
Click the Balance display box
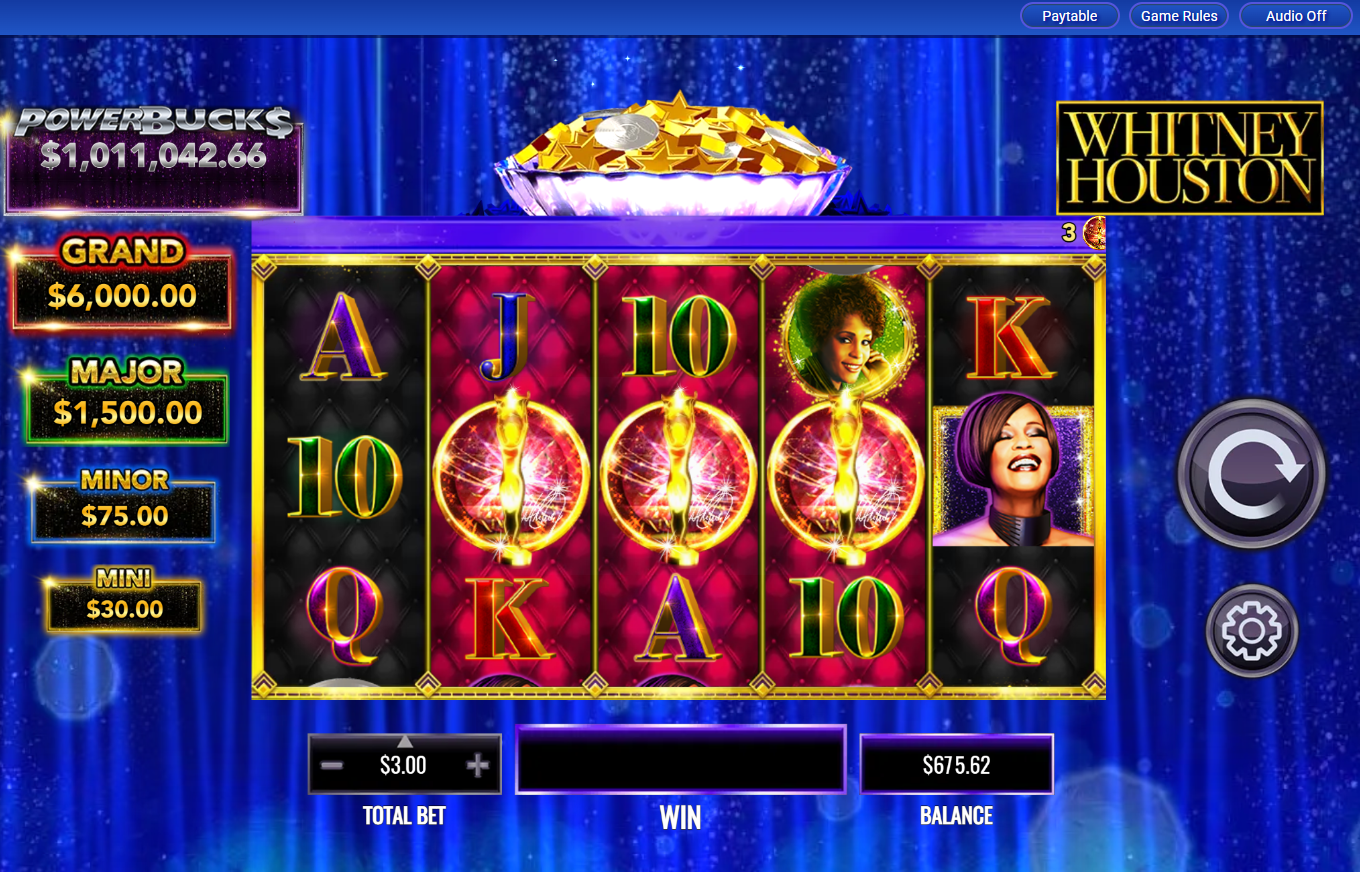click(x=956, y=762)
